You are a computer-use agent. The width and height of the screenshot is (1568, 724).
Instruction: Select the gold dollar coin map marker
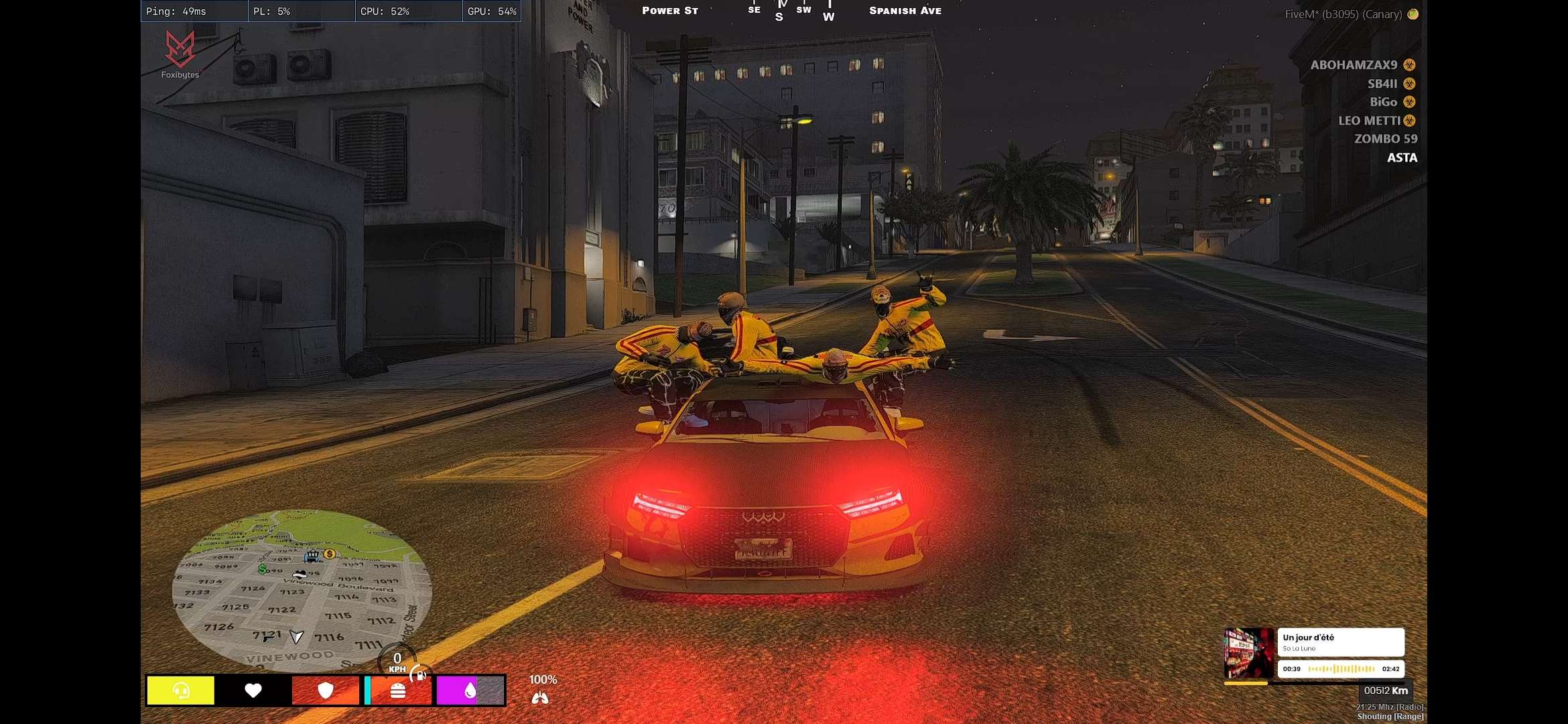click(329, 554)
